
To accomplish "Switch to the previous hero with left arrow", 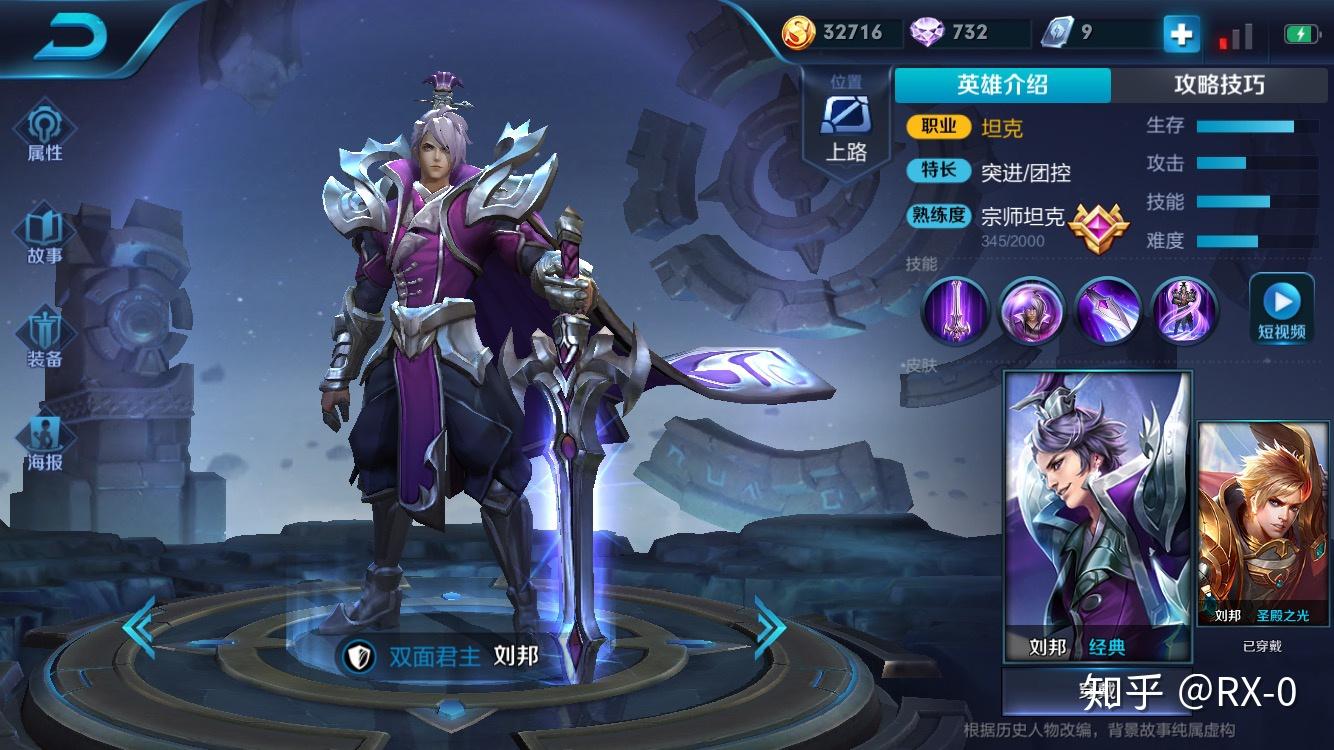I will coord(139,626).
